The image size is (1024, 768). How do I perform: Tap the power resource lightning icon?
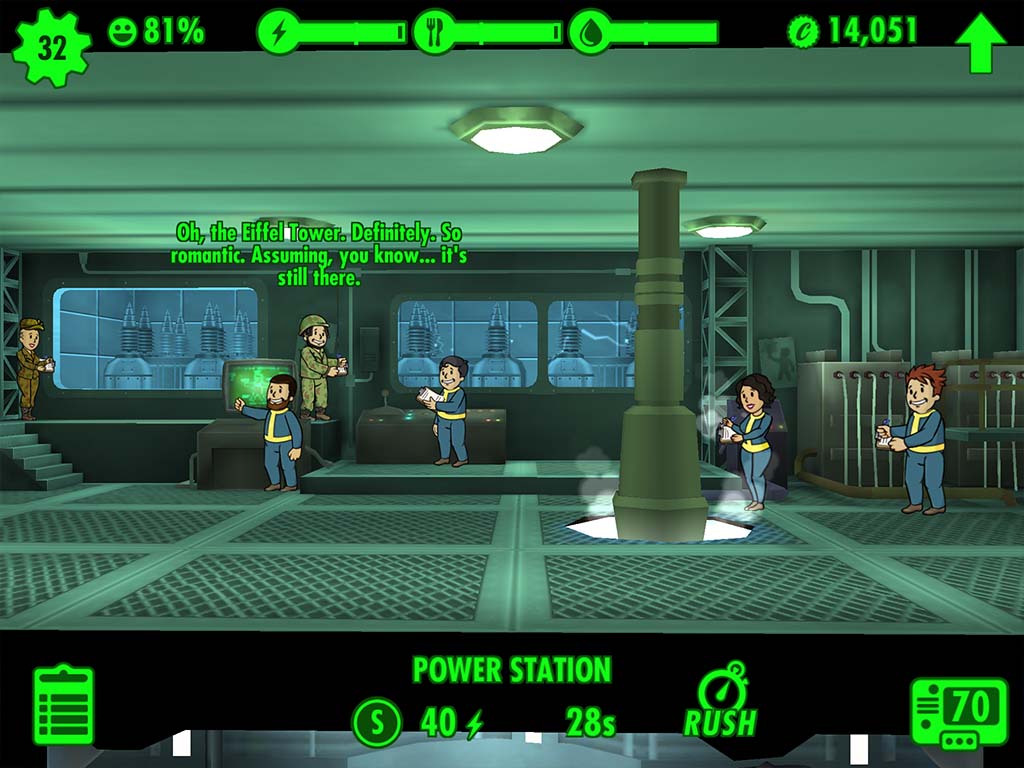pos(279,32)
